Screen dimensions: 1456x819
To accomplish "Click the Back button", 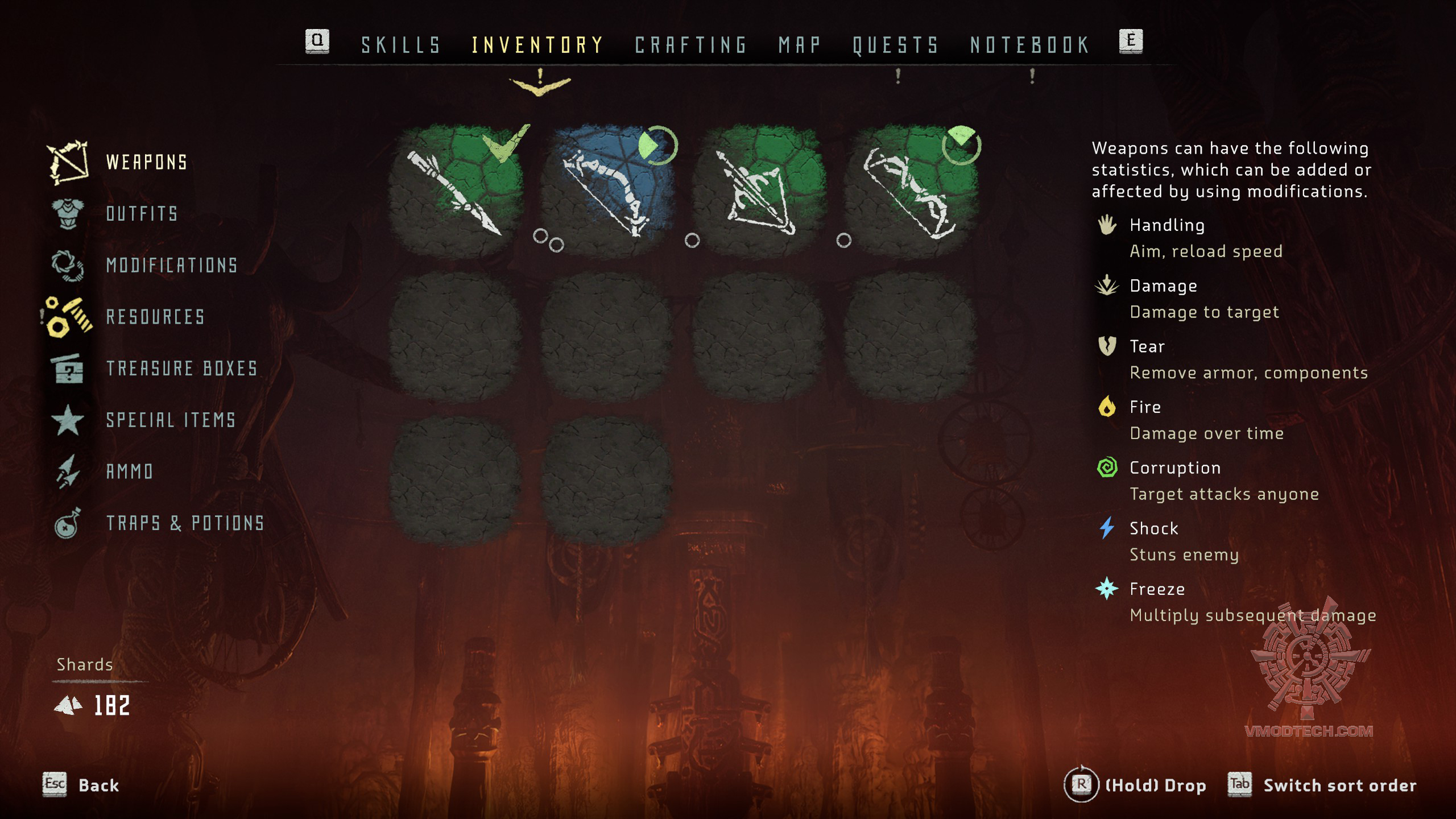I will [x=98, y=785].
